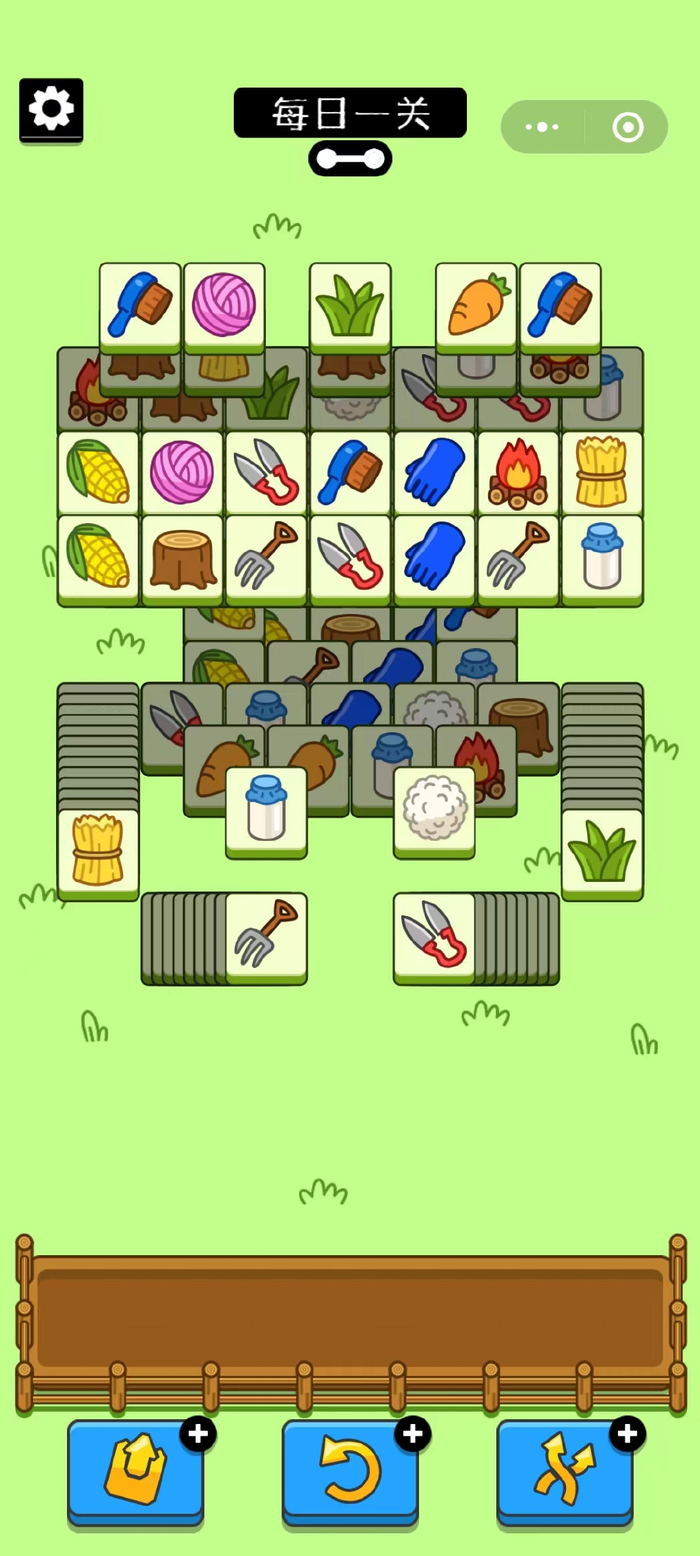700x1556 pixels.
Task: Select the white wool ball tile
Action: (434, 810)
